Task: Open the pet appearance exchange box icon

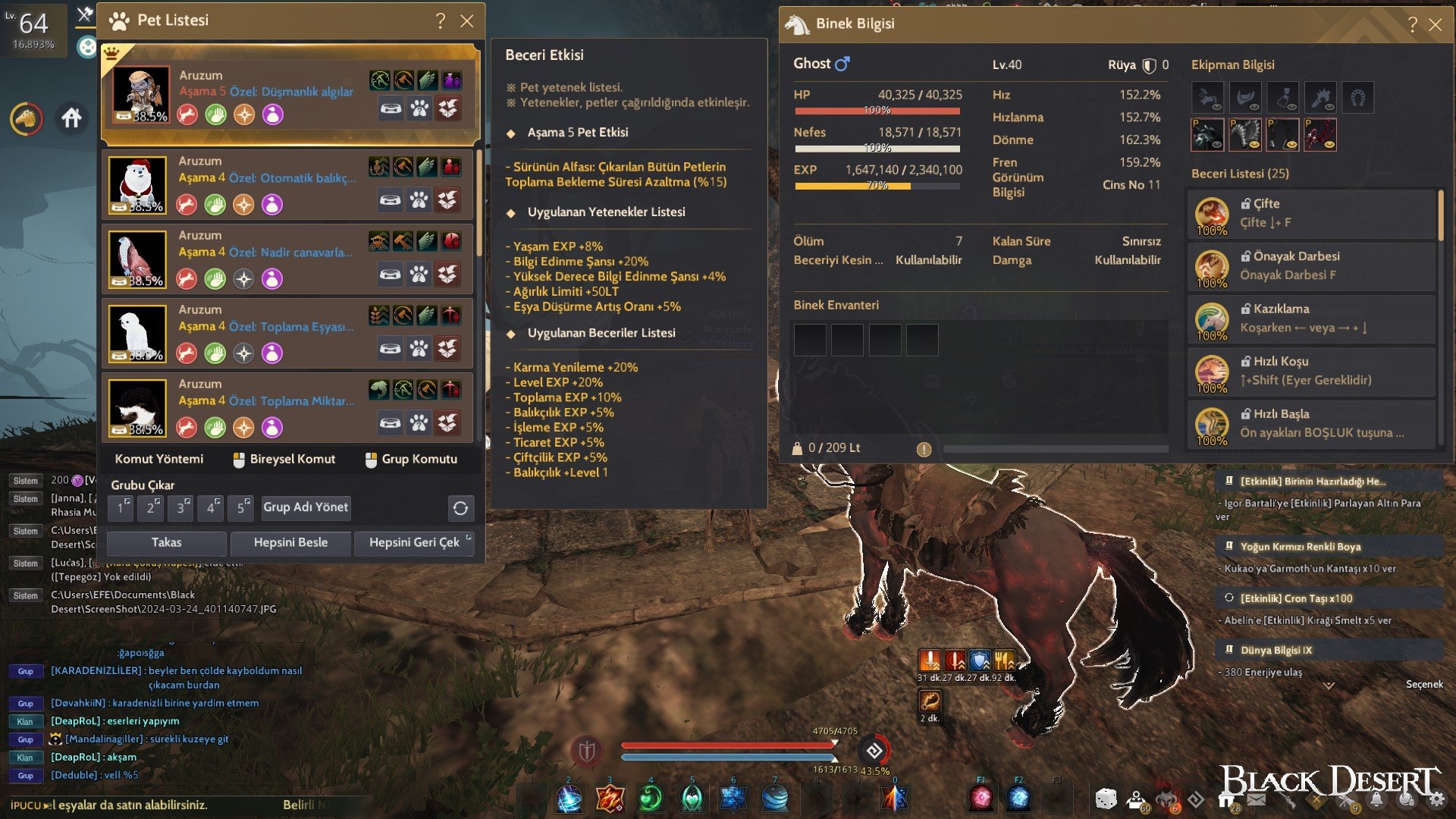Action: point(448,108)
